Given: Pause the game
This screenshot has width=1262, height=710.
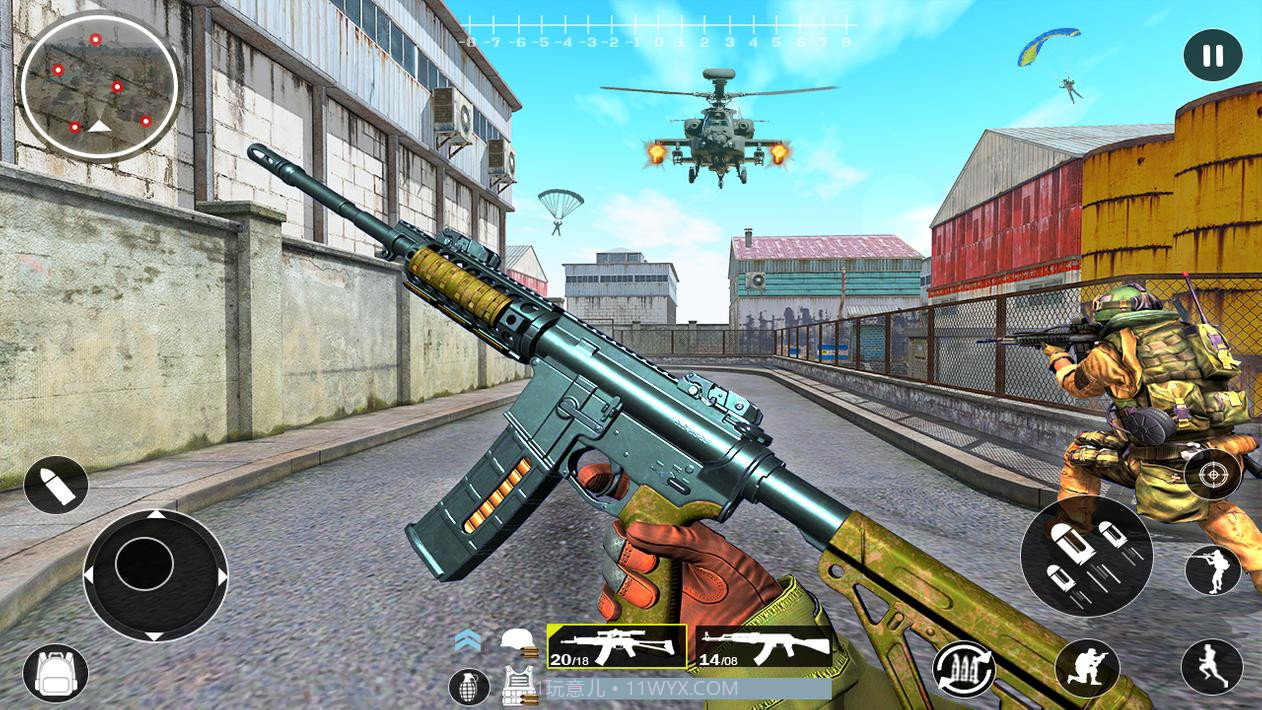Looking at the screenshot, I should coord(1212,56).
